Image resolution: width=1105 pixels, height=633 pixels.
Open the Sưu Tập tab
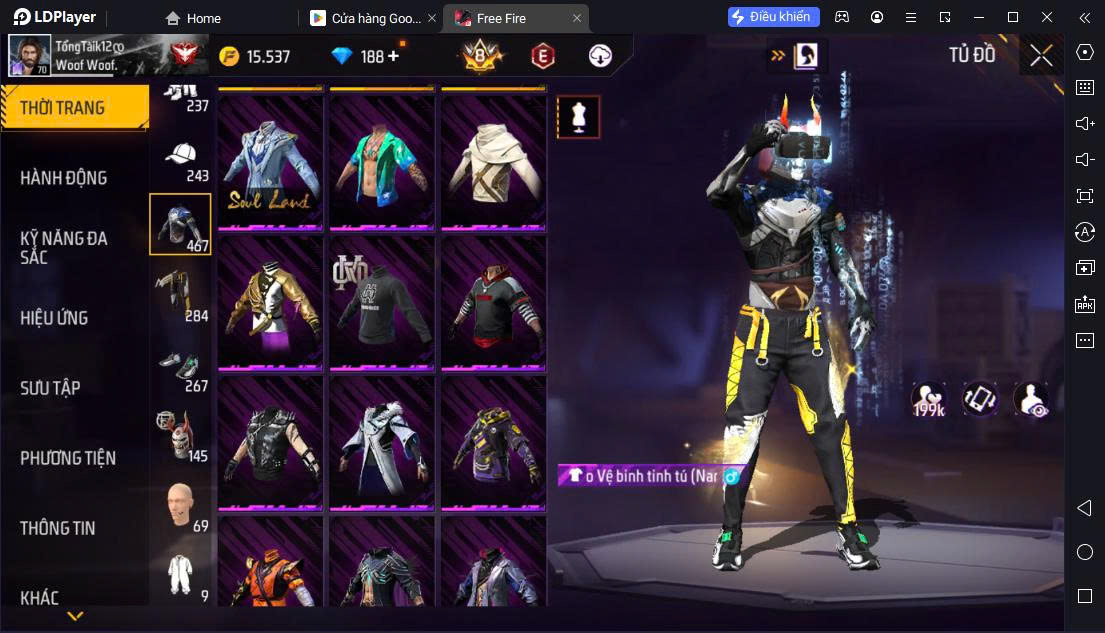50,388
